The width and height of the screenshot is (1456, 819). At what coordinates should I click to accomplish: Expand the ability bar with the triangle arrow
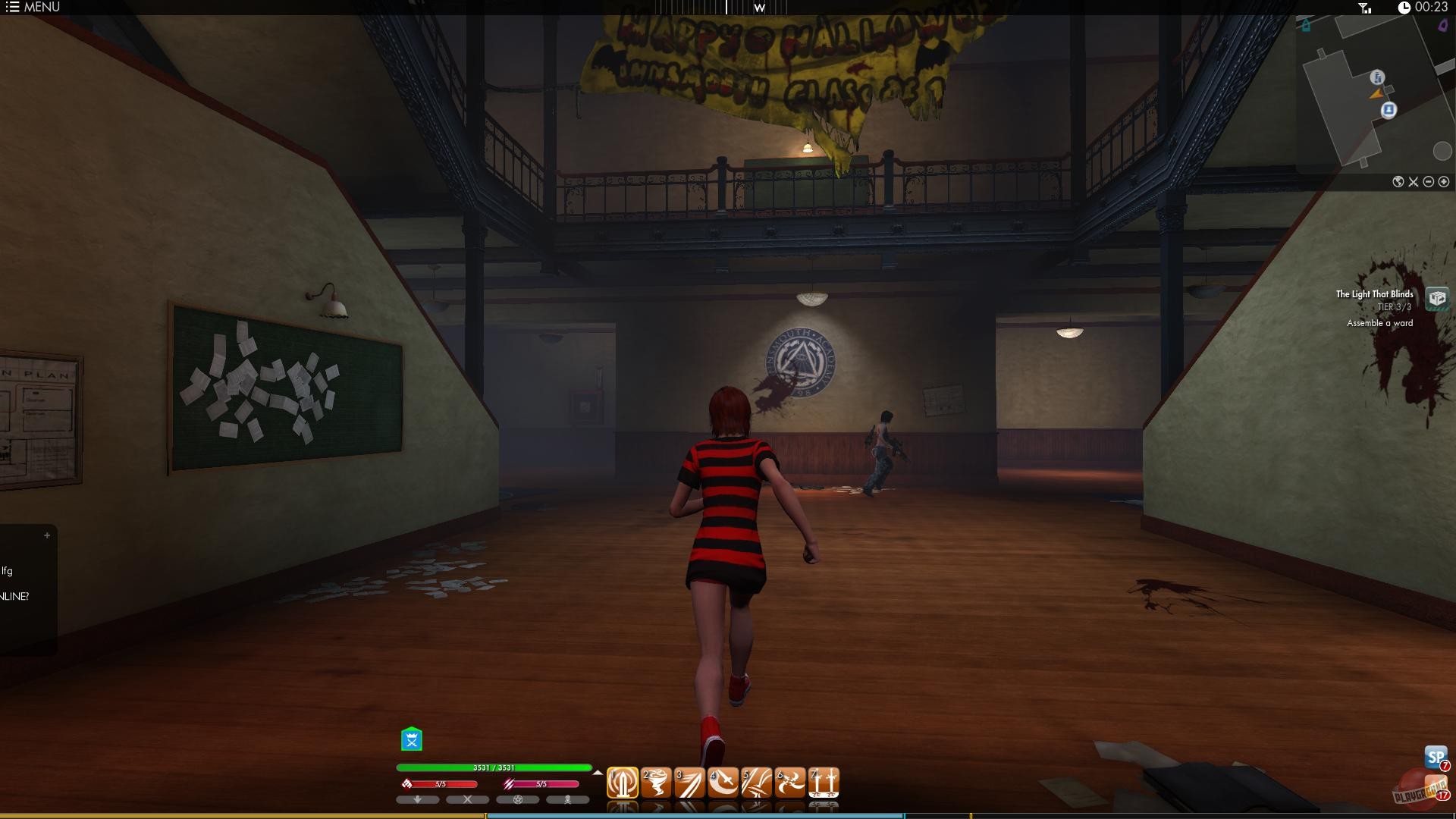click(x=598, y=773)
